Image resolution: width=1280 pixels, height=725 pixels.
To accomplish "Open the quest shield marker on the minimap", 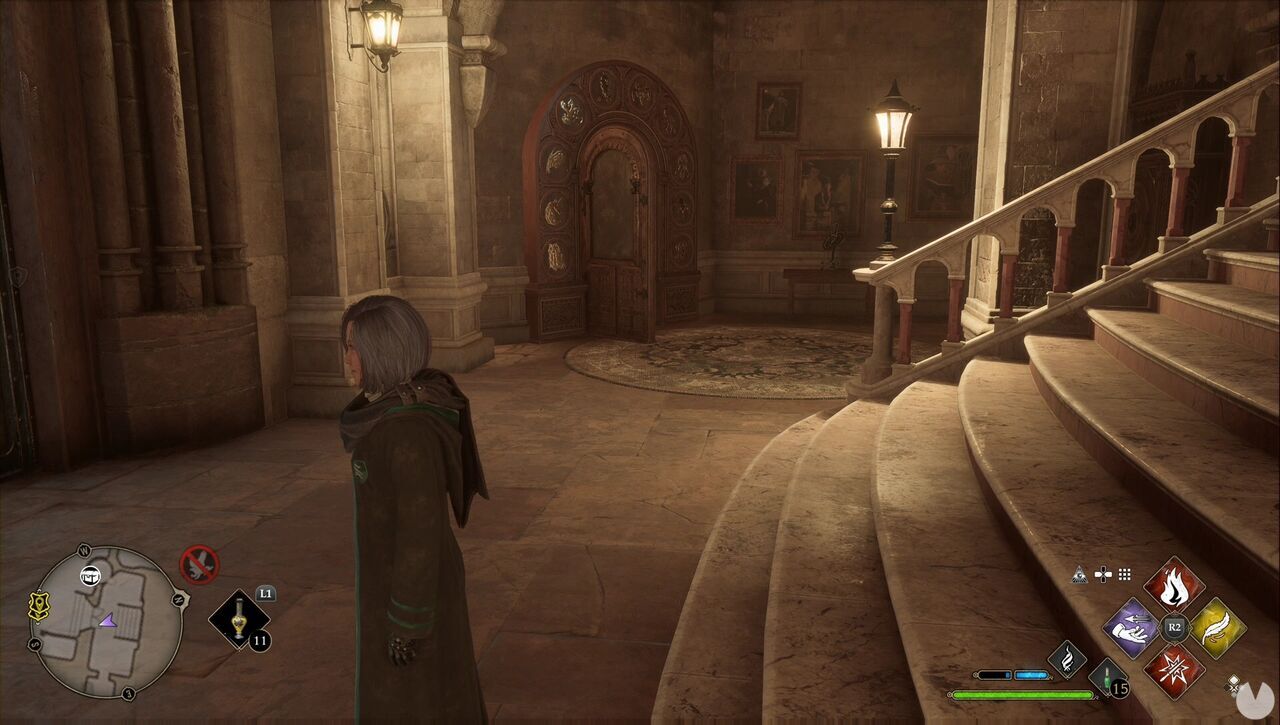I will pyautogui.click(x=38, y=605).
